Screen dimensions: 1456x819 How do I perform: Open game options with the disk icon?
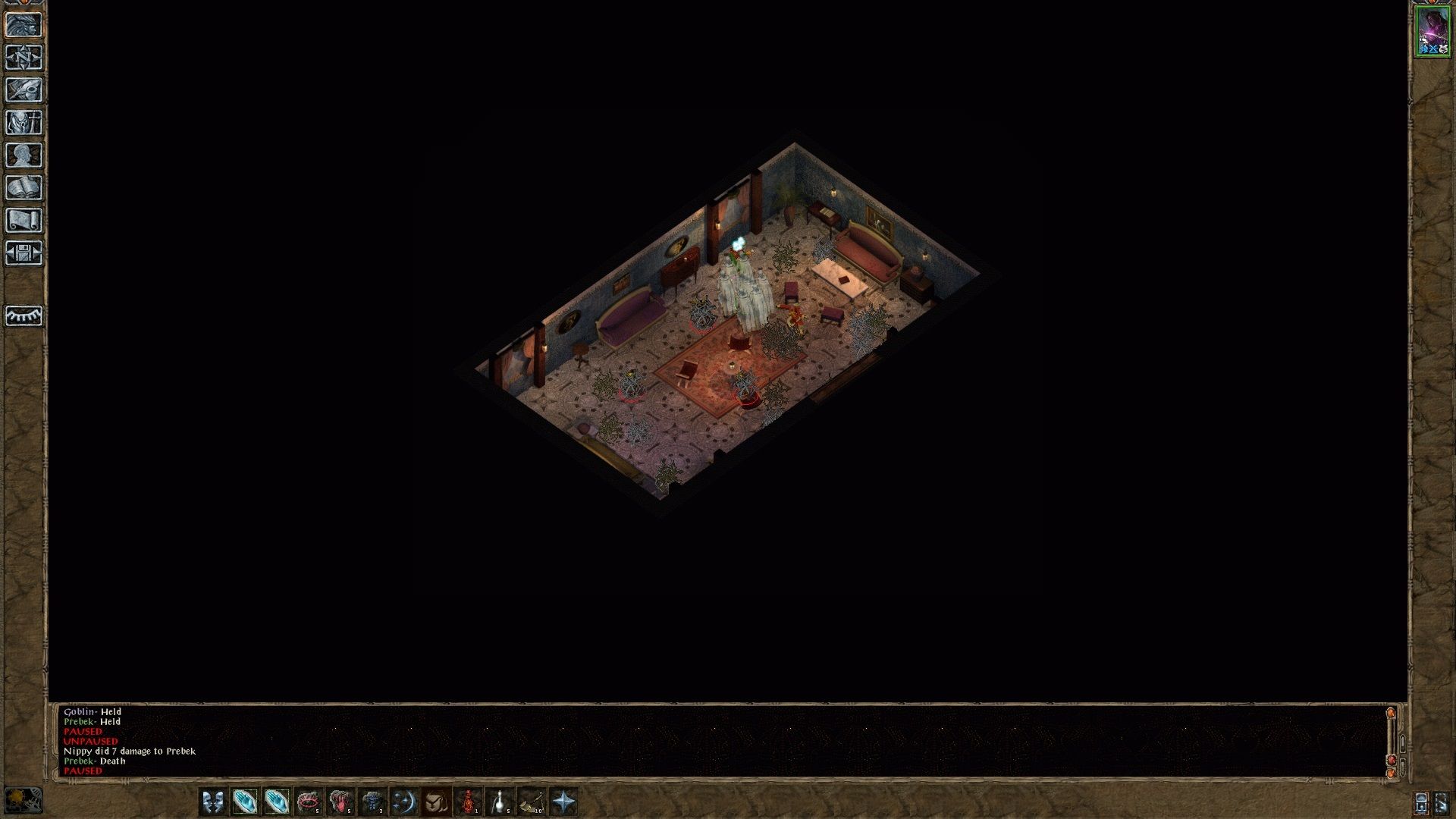tap(25, 254)
